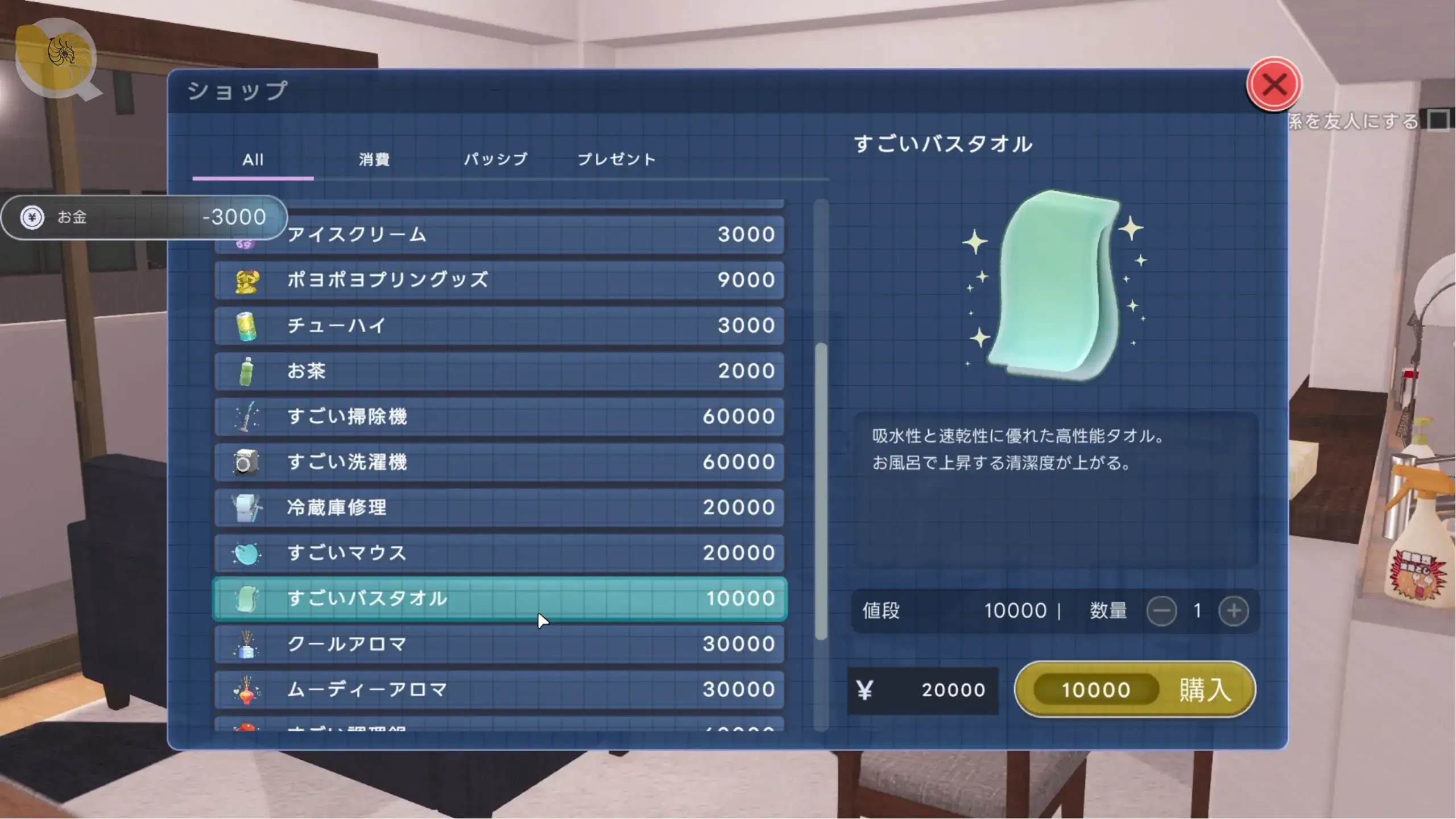Select the すごい洗濯機 entry
This screenshot has width=1456, height=819.
coord(499,462)
